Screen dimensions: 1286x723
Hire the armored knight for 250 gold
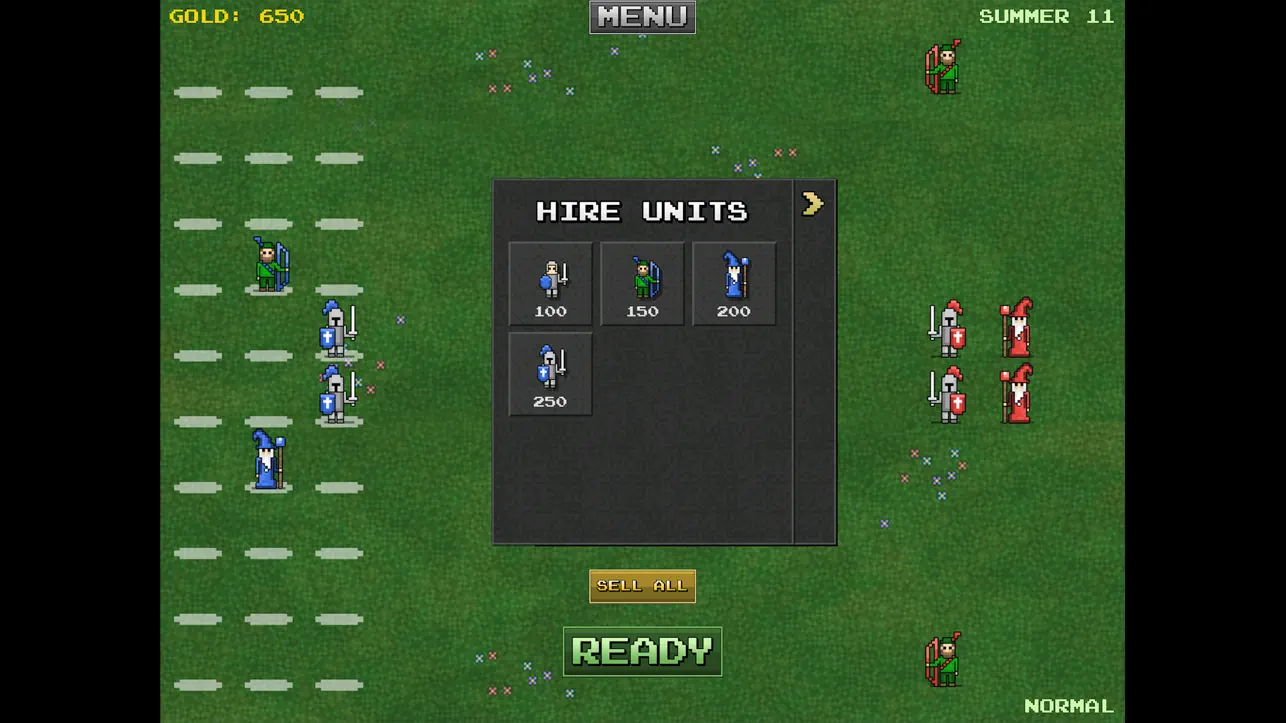point(549,373)
